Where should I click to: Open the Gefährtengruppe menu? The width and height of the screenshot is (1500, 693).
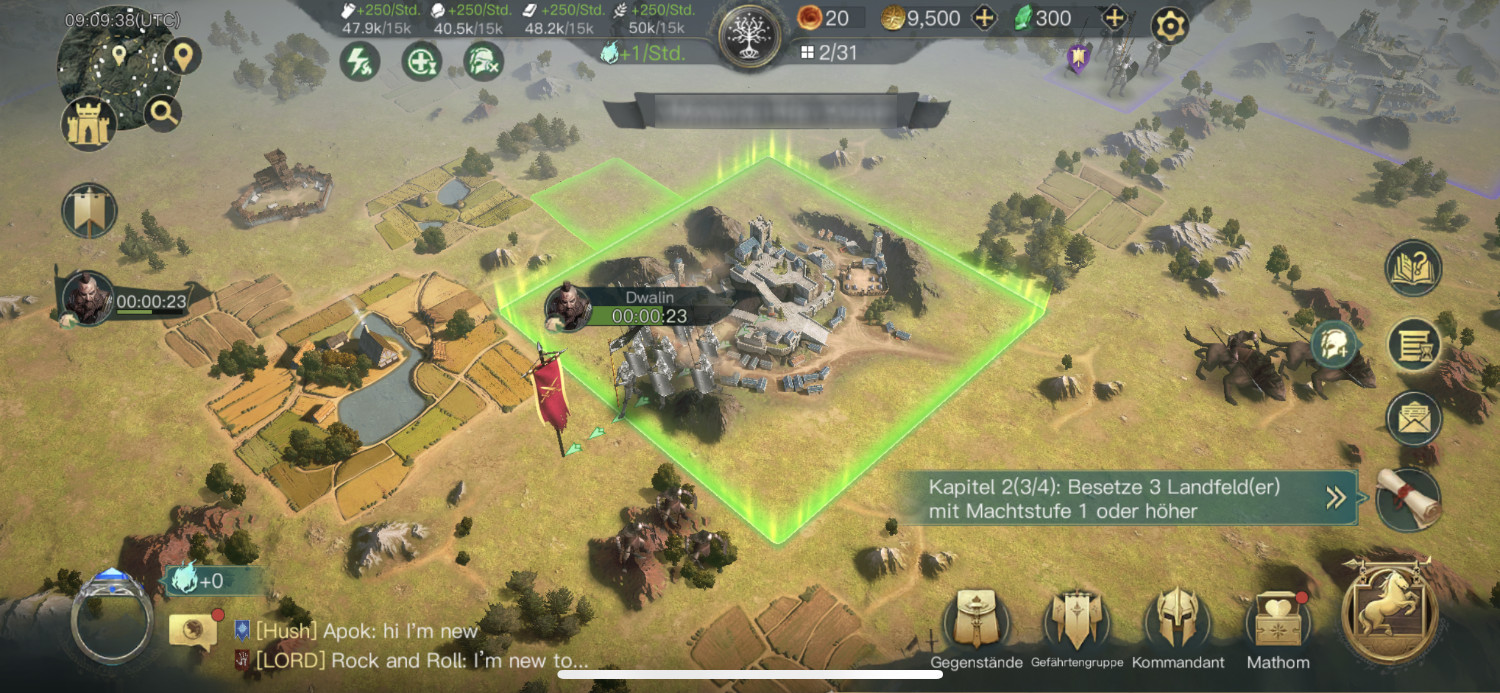(x=1077, y=620)
